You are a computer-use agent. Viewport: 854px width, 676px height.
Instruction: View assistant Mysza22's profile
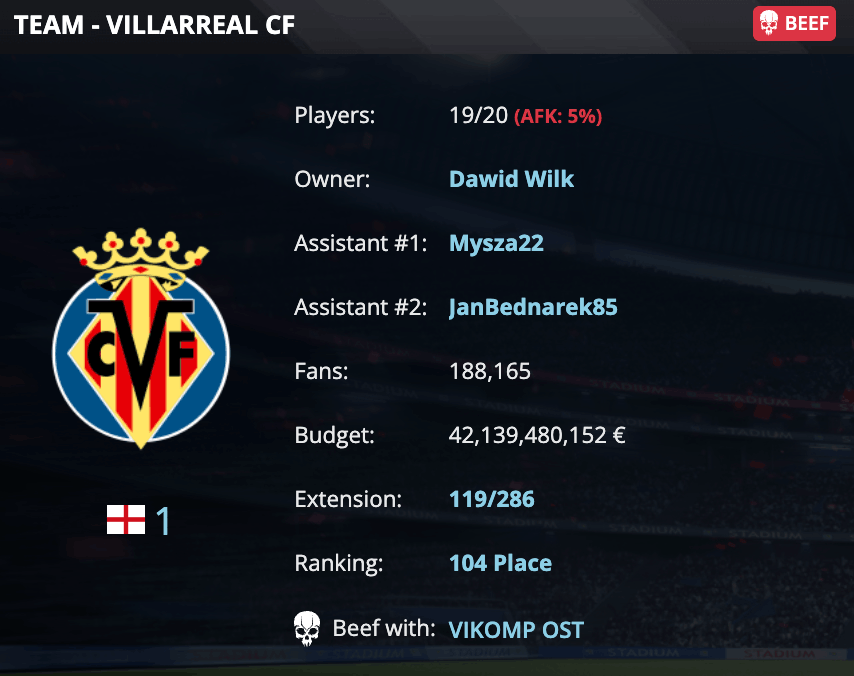(496, 243)
